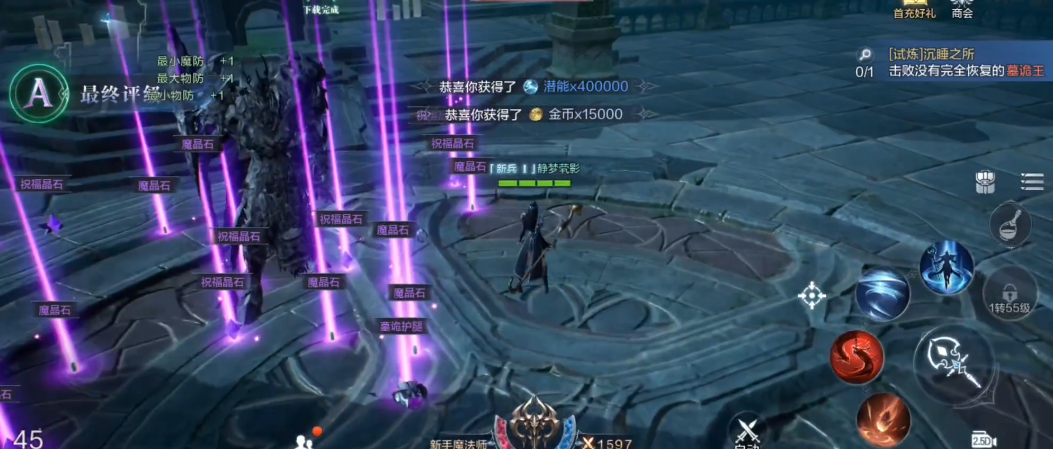Open the backpack bag icon
Screen dimensions: 1053x449
tap(986, 182)
